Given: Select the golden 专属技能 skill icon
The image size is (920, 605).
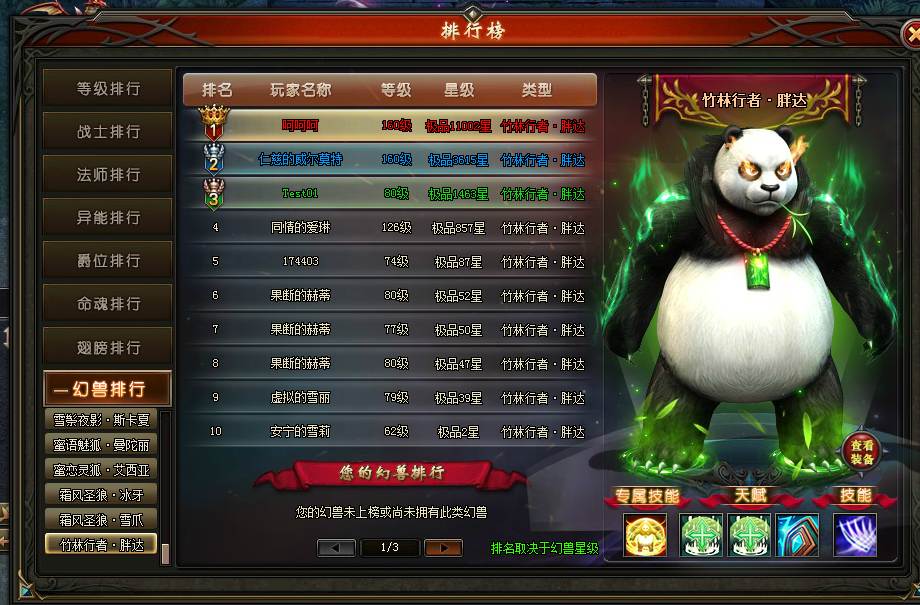Looking at the screenshot, I should click(645, 535).
